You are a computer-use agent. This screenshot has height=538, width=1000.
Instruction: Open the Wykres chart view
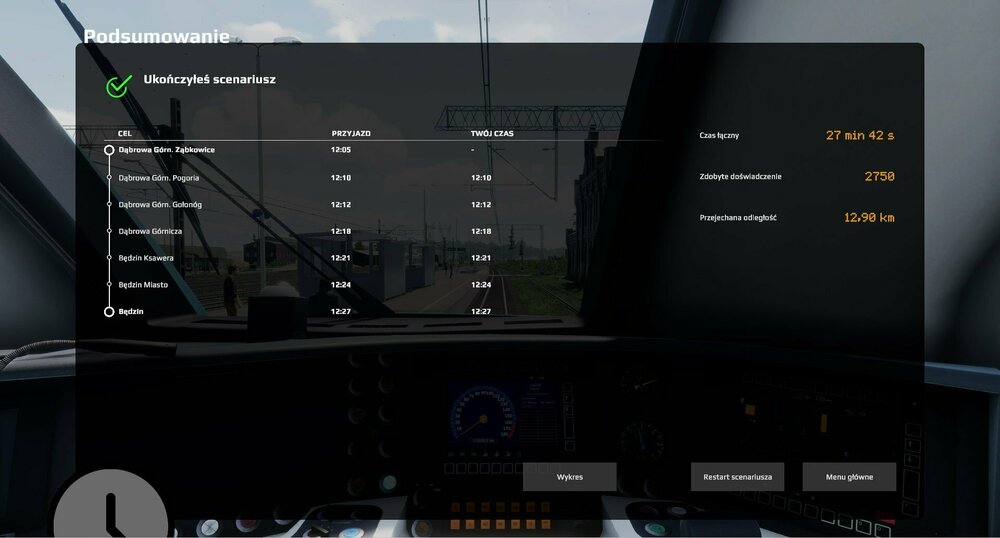pos(569,477)
